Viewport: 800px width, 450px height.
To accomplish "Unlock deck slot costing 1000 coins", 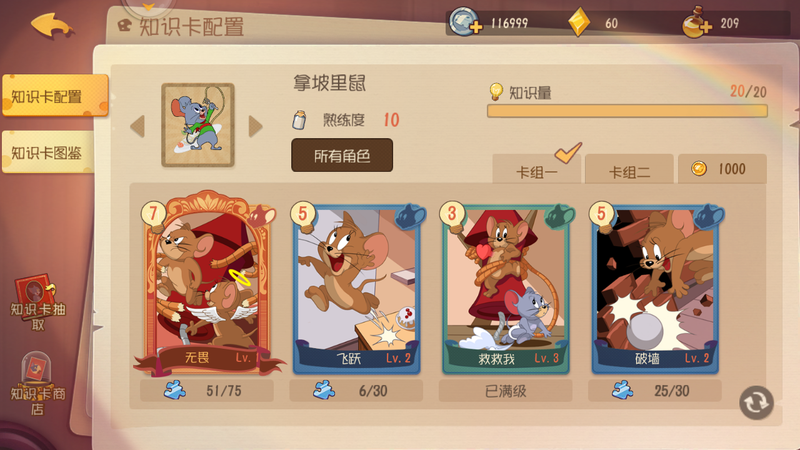I will [x=722, y=169].
